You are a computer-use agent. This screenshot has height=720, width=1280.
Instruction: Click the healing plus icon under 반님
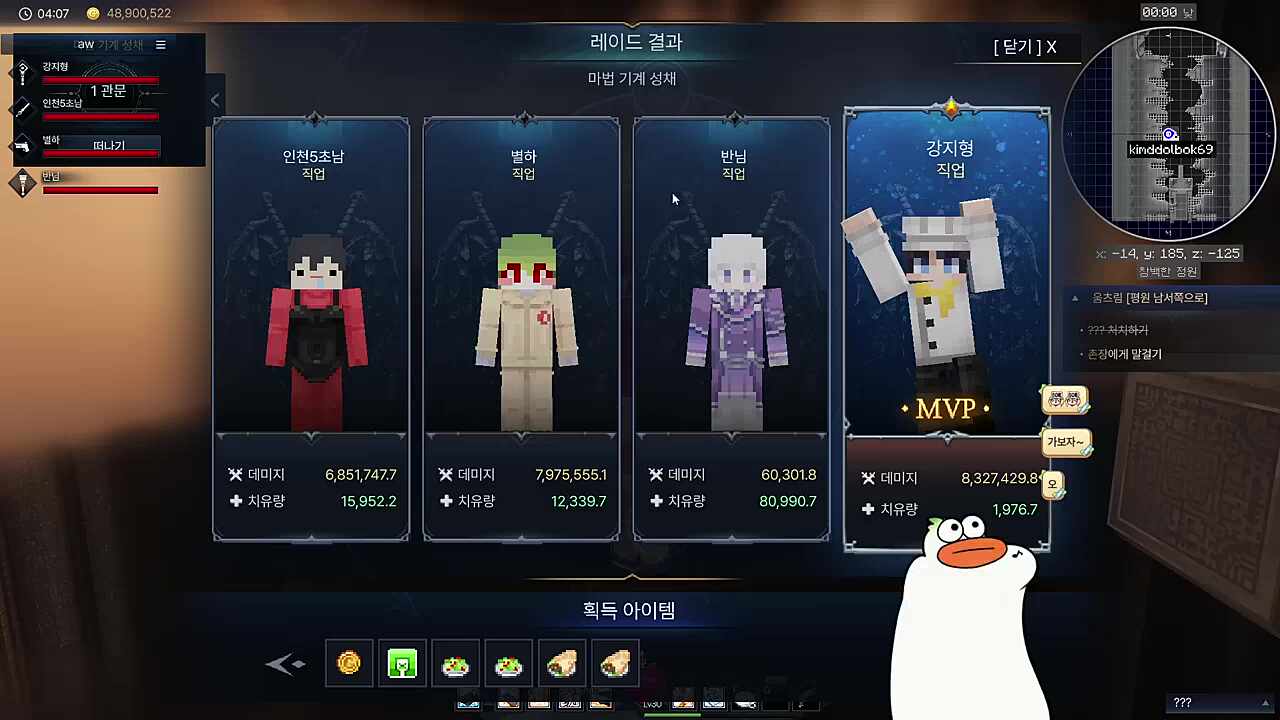[658, 501]
